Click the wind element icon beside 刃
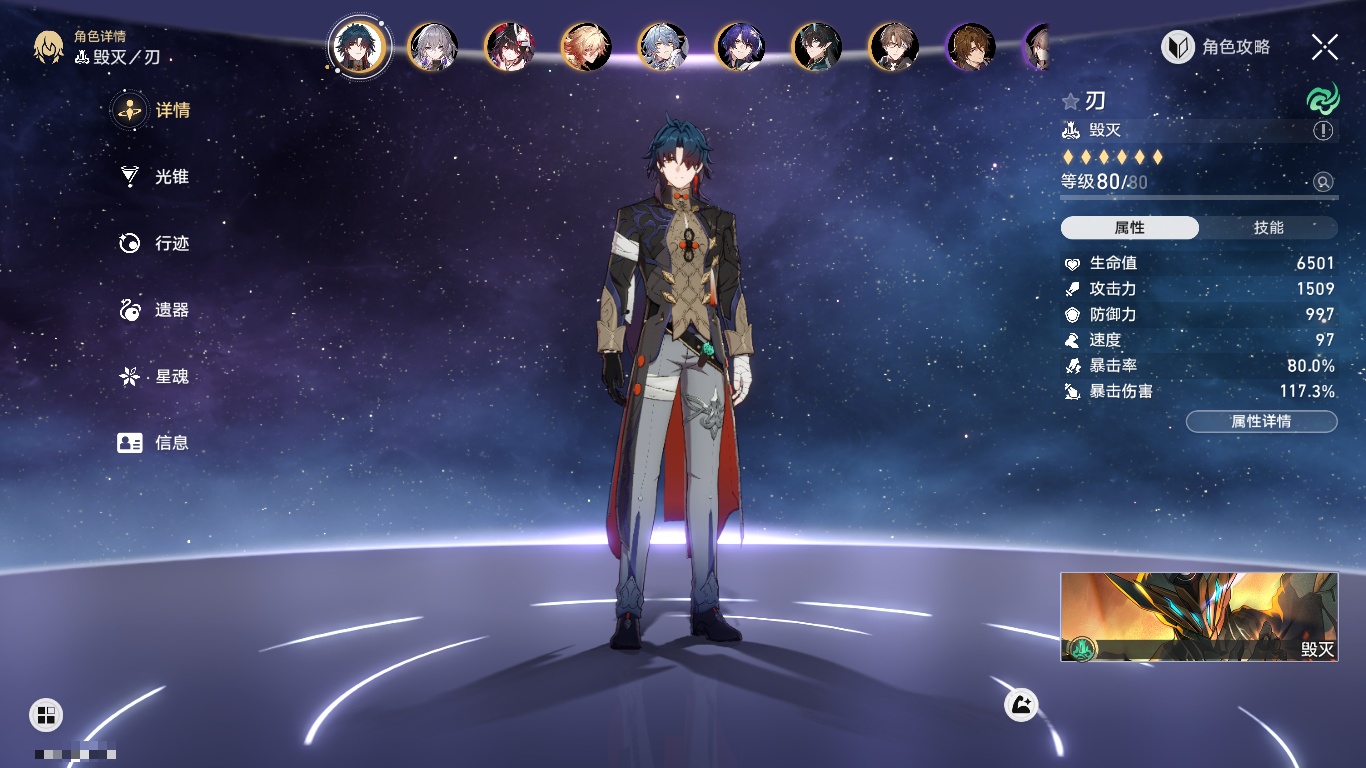Viewport: 1366px width, 768px height. [x=1322, y=100]
